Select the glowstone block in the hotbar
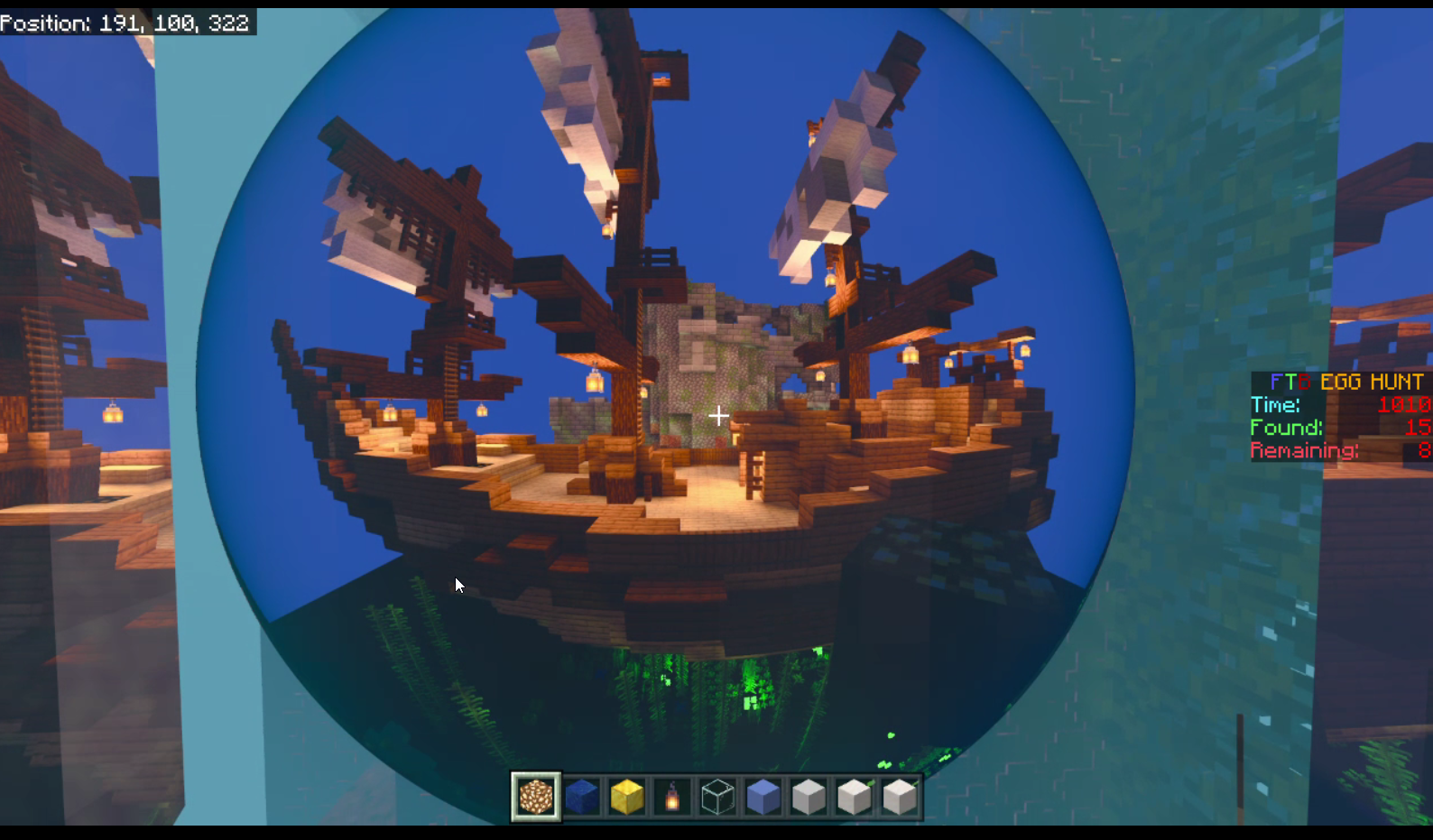Image resolution: width=1433 pixels, height=840 pixels. (x=536, y=797)
